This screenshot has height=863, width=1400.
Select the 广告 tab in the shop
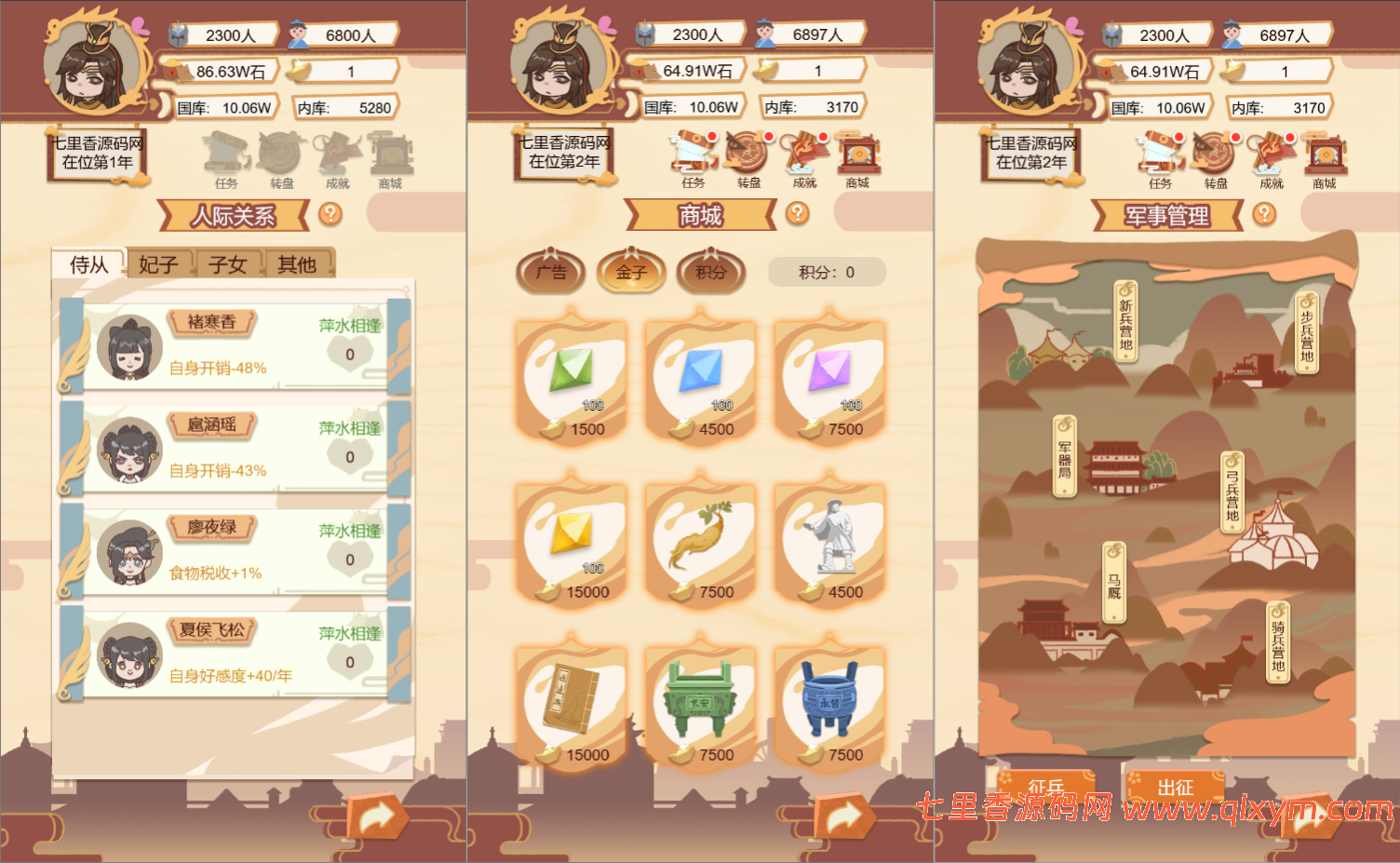coord(550,273)
